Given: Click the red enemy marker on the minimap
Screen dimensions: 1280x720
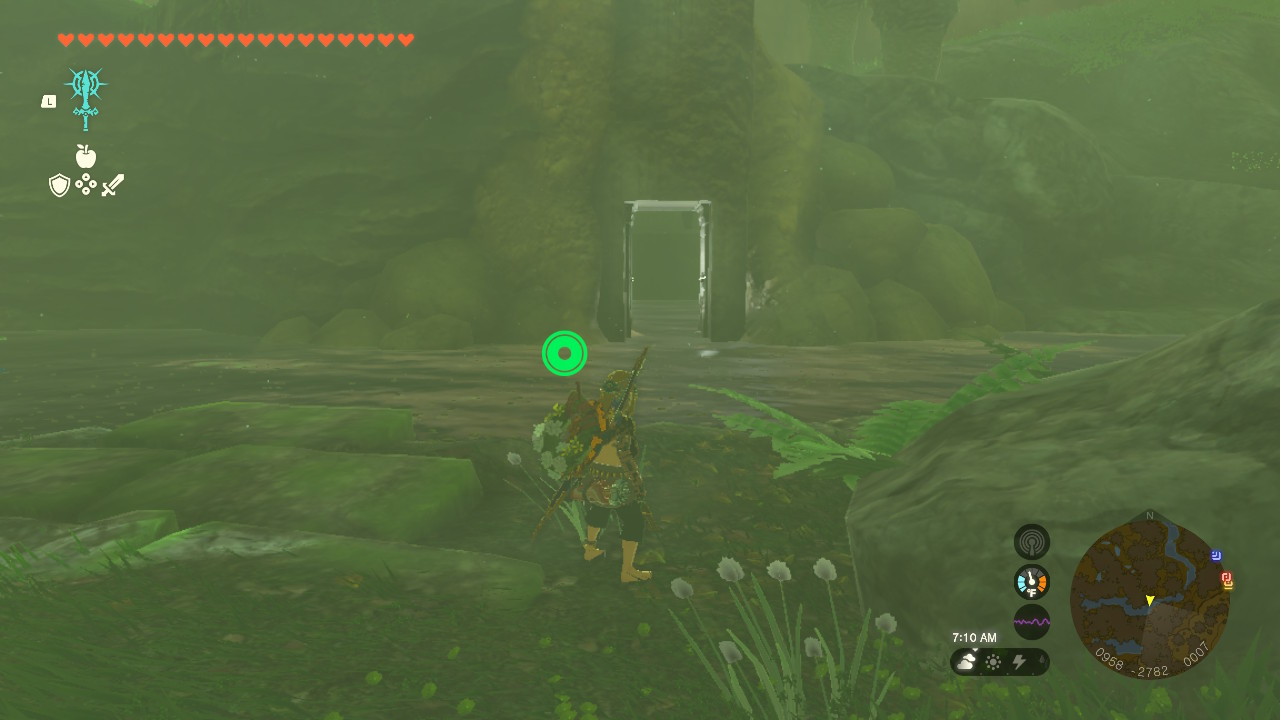Looking at the screenshot, I should point(1227,577).
